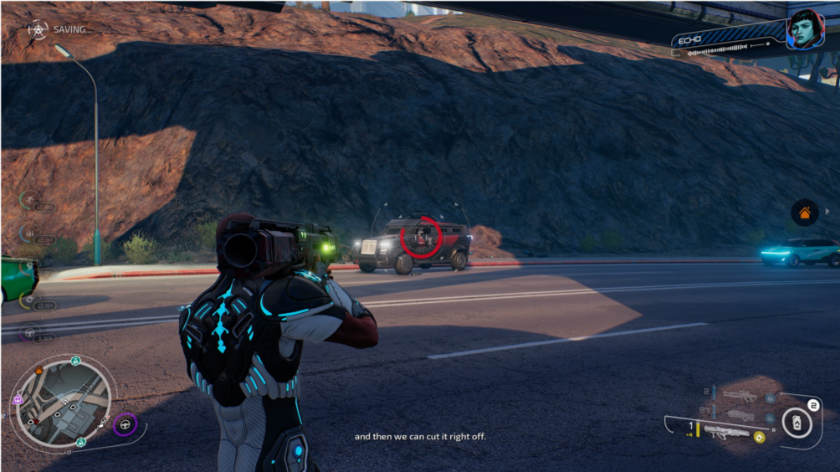Click the purple triangle marker on the minimap

point(17,400)
